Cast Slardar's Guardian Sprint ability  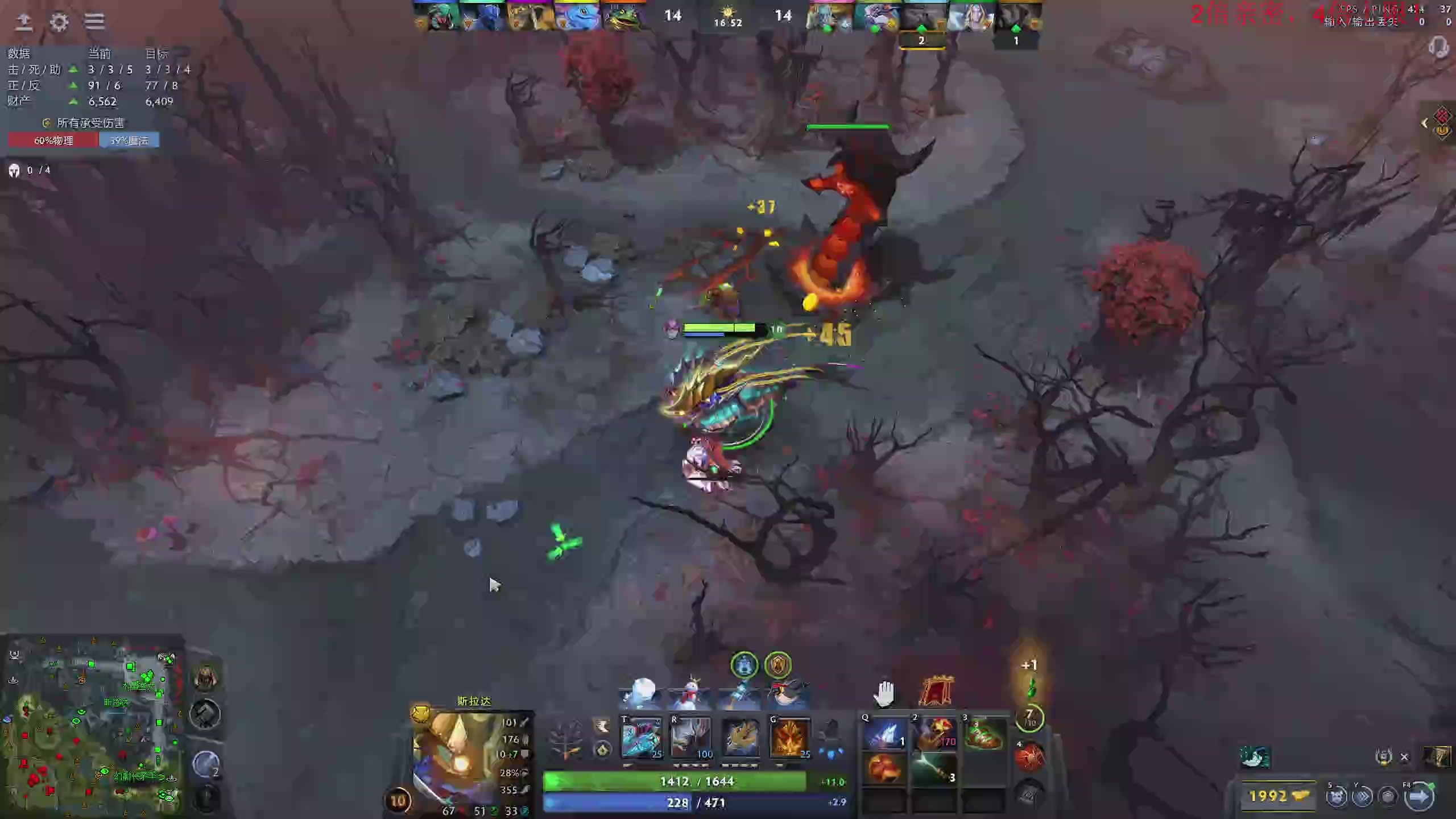coord(641,737)
